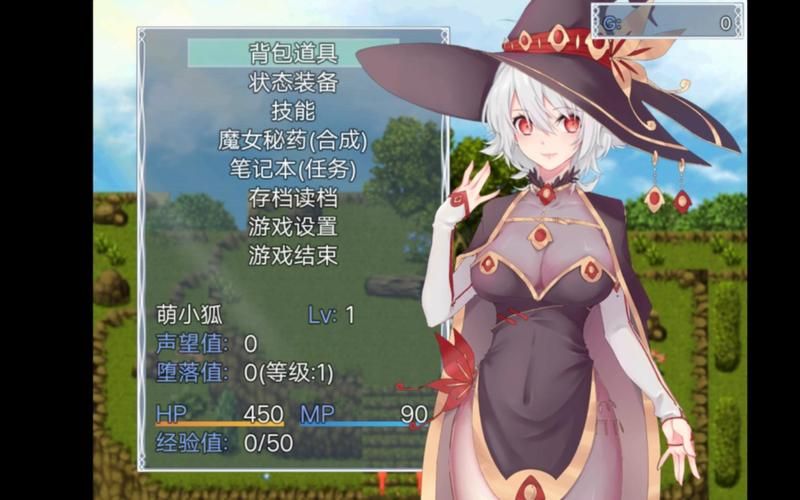Image resolution: width=800 pixels, height=500 pixels.
Task: Choose 游戏结束 to end game
Action: pos(293,256)
